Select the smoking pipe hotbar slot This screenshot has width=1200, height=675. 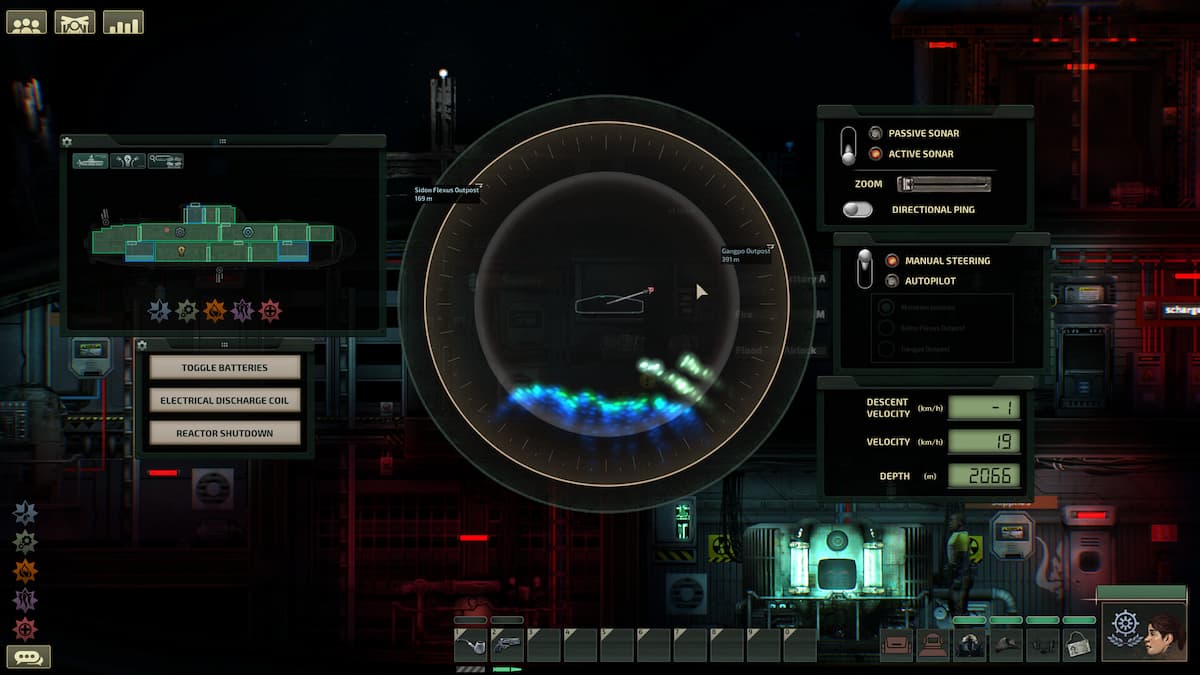coord(471,645)
